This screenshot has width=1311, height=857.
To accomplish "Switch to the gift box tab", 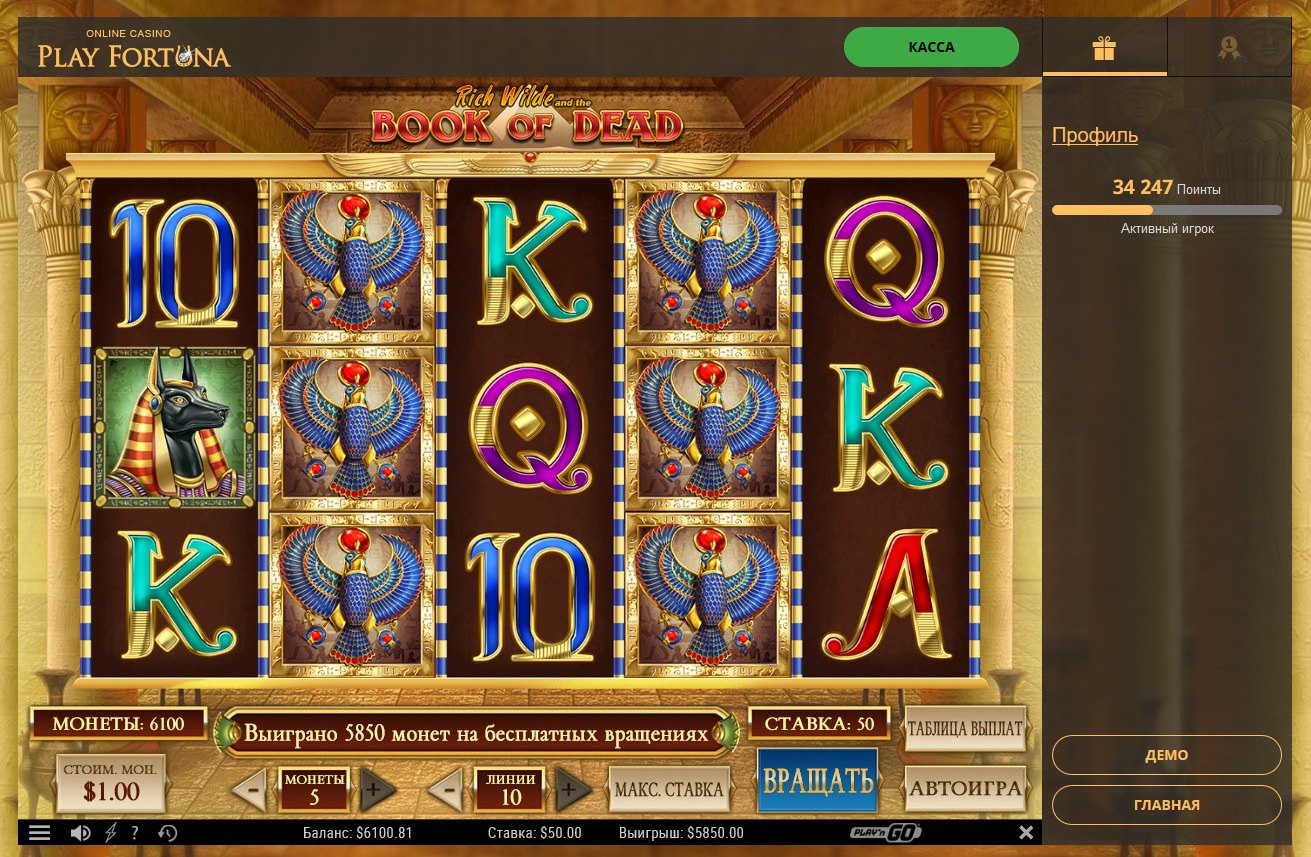I will coord(1104,48).
